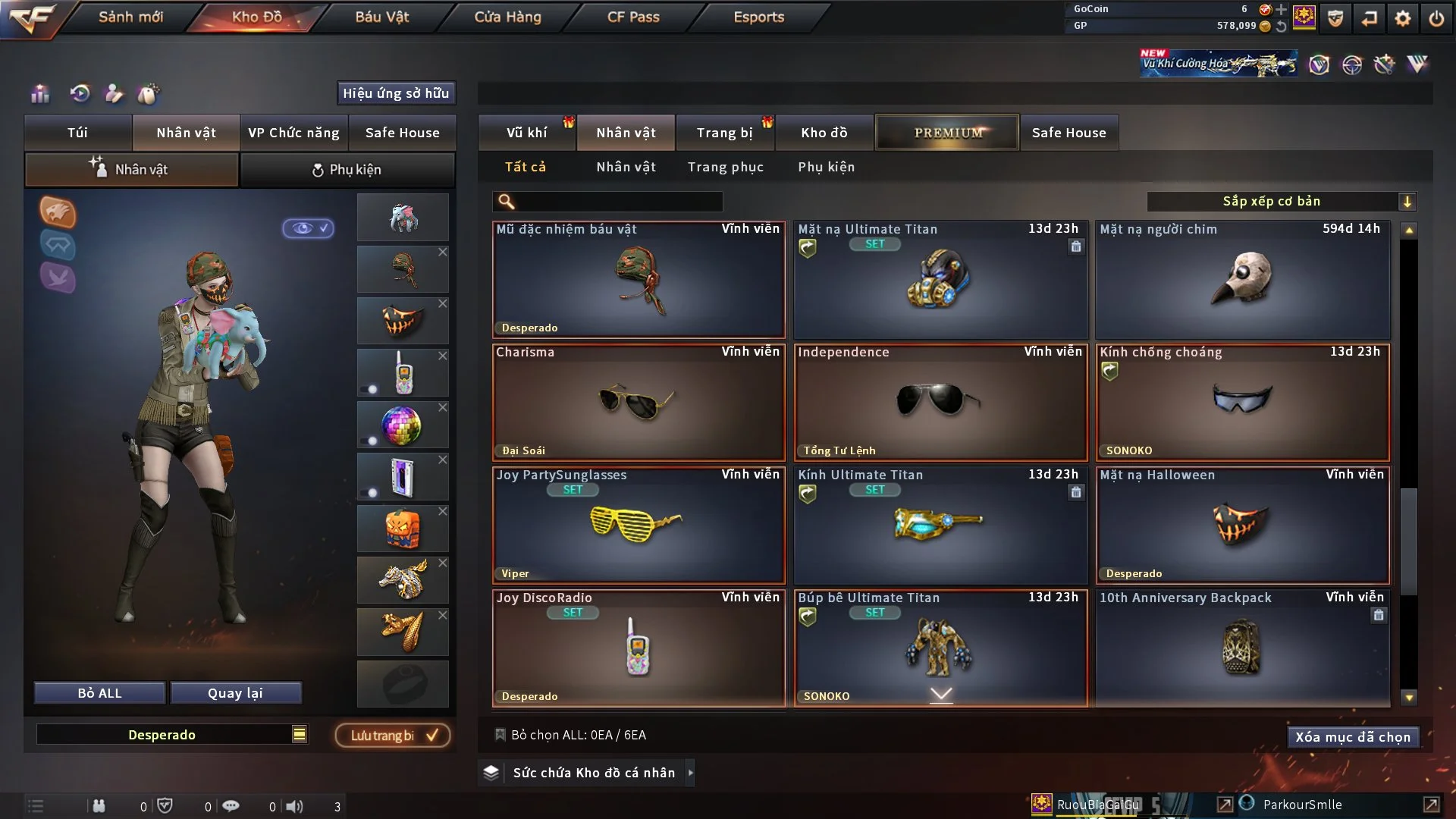Open the Sắp xếp cơ bản sort dropdown

coord(1281,202)
